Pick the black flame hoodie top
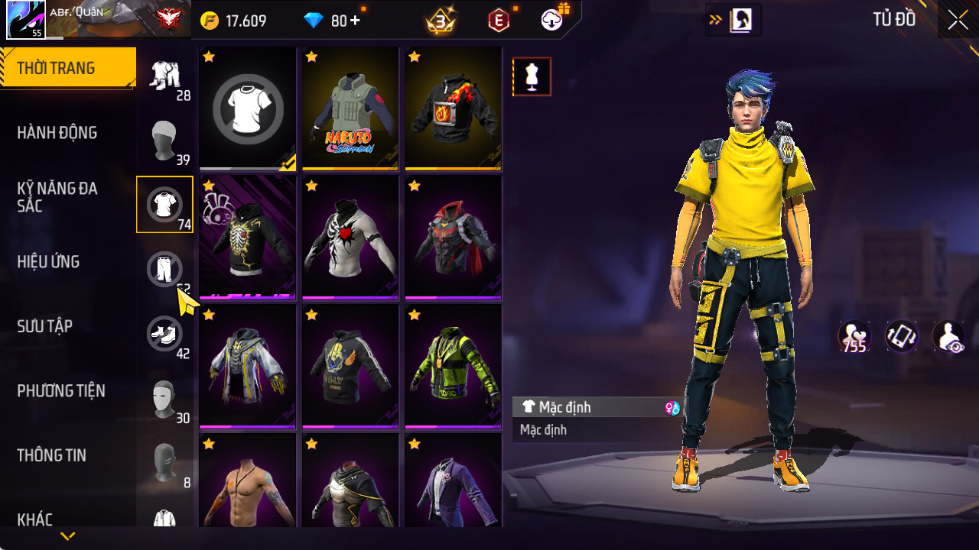Viewport: 979px width, 550px height. tap(452, 108)
